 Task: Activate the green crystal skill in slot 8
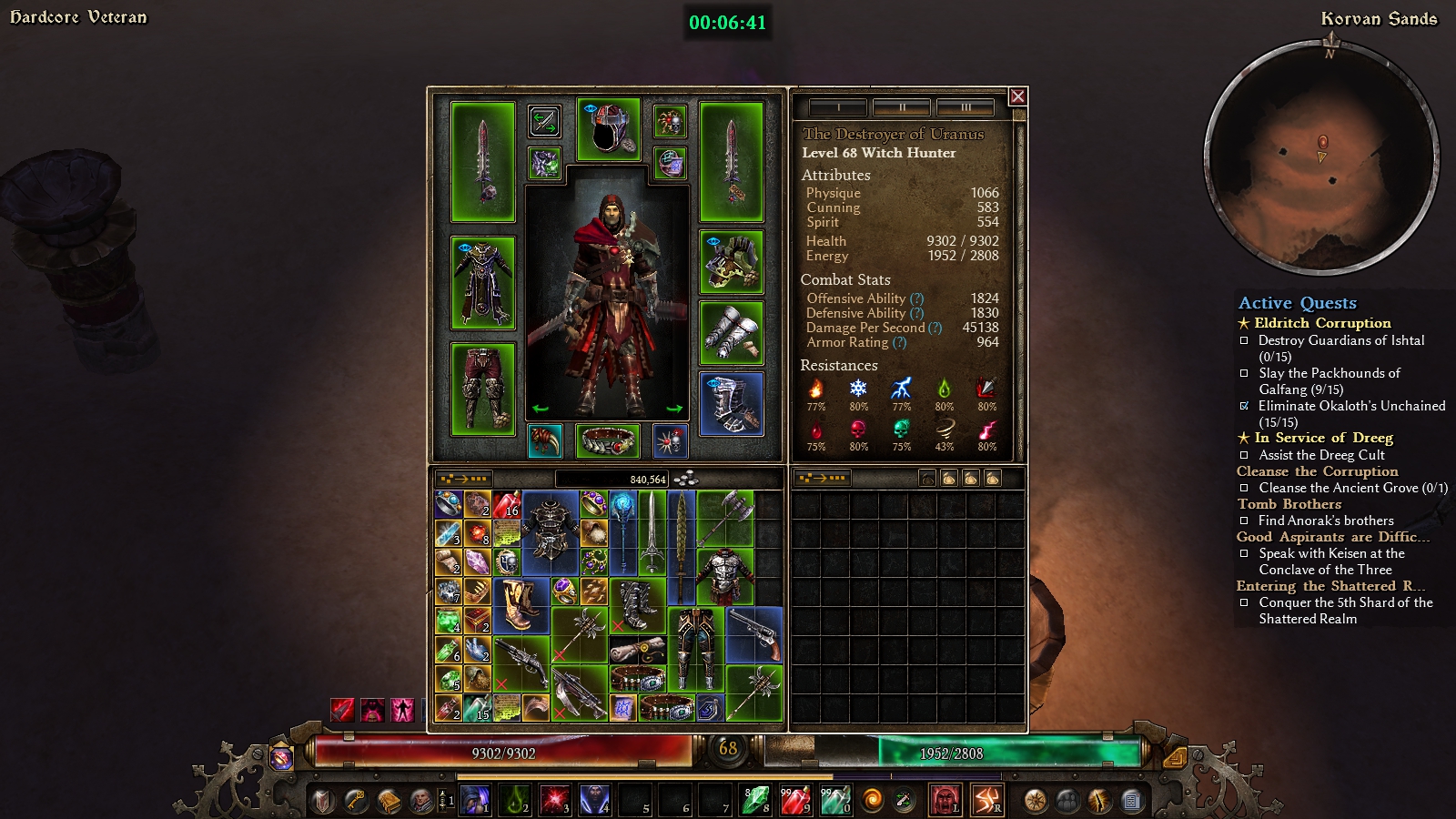point(754,800)
